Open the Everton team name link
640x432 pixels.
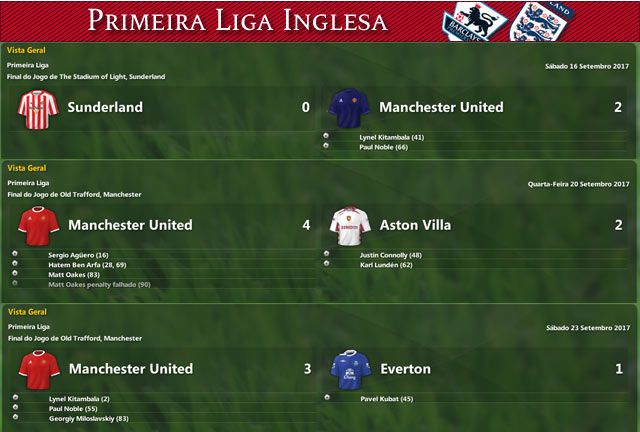click(x=405, y=369)
